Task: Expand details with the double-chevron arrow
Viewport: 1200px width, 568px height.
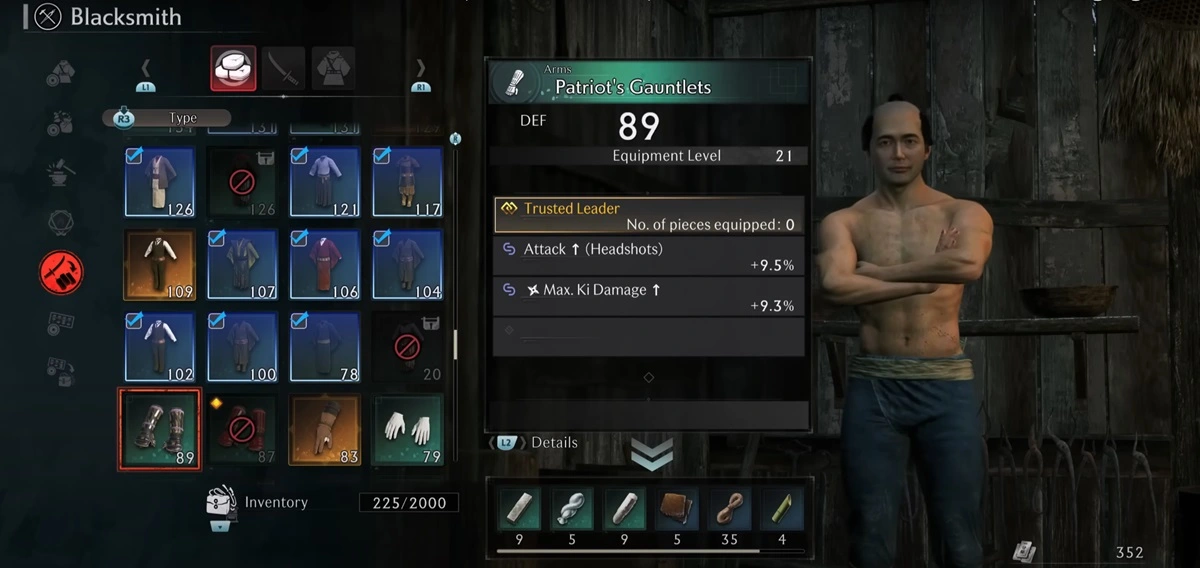Action: tap(651, 455)
